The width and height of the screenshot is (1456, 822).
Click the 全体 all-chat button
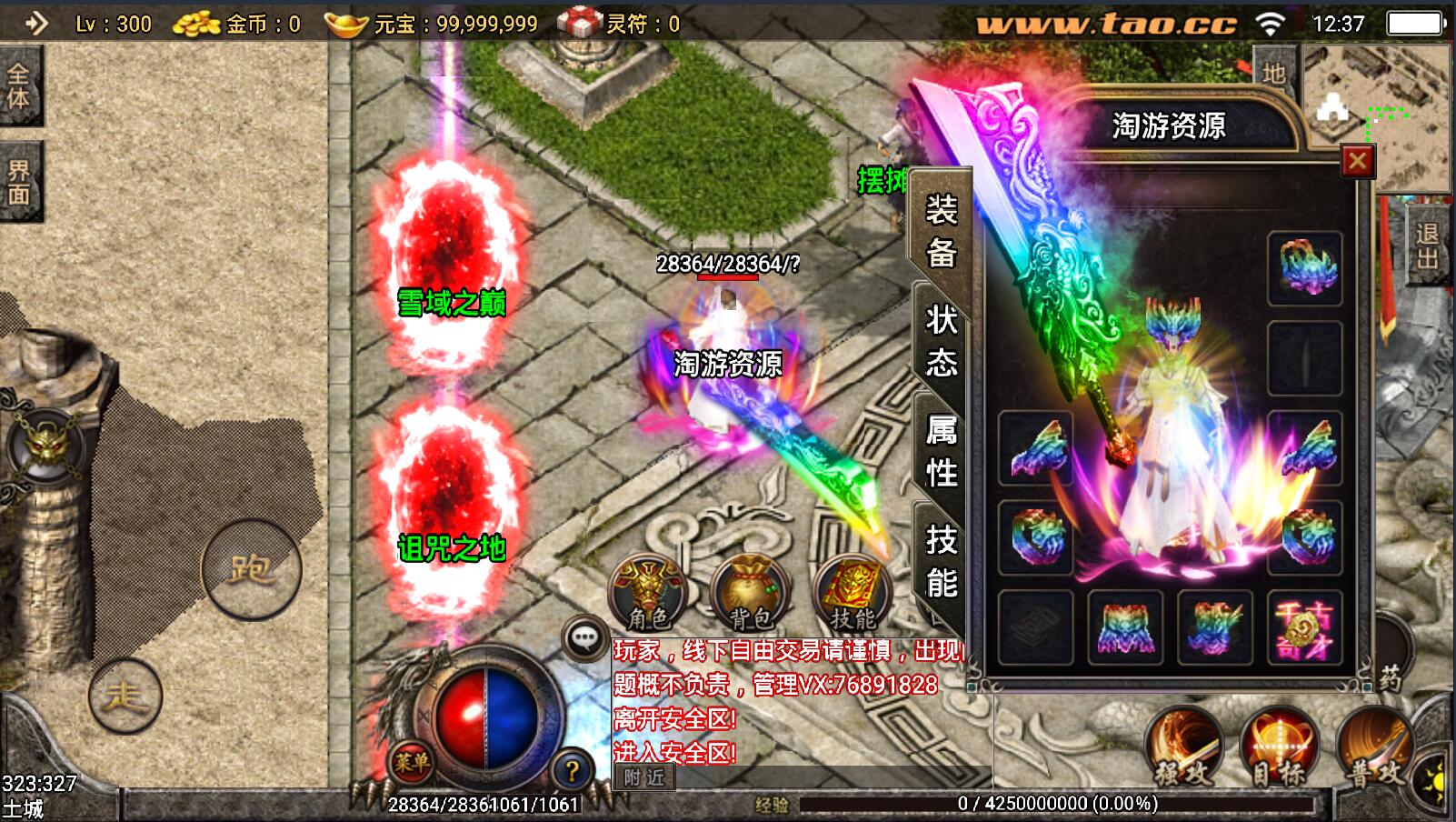click(21, 85)
